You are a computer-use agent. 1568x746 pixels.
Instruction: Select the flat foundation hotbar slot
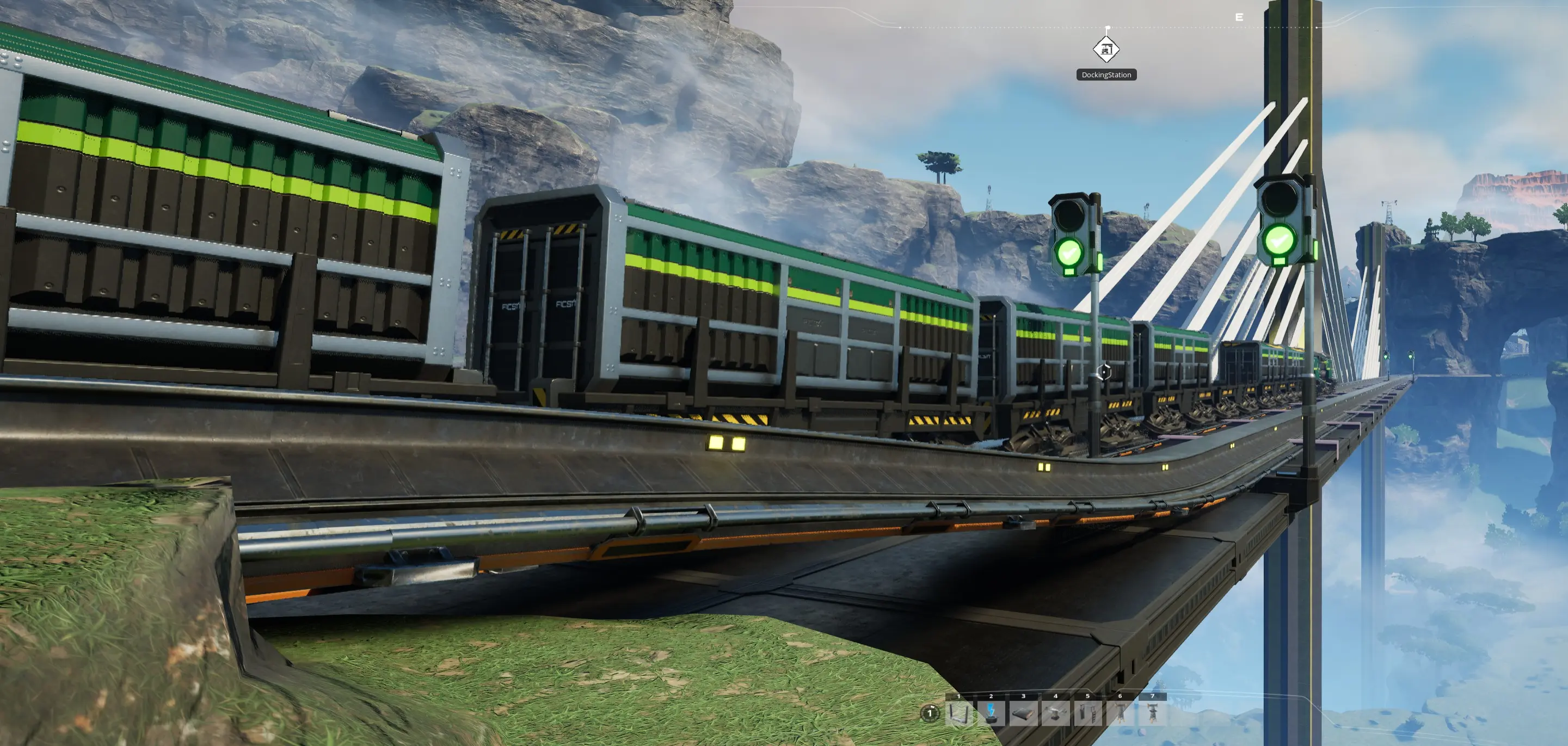pos(1024,712)
